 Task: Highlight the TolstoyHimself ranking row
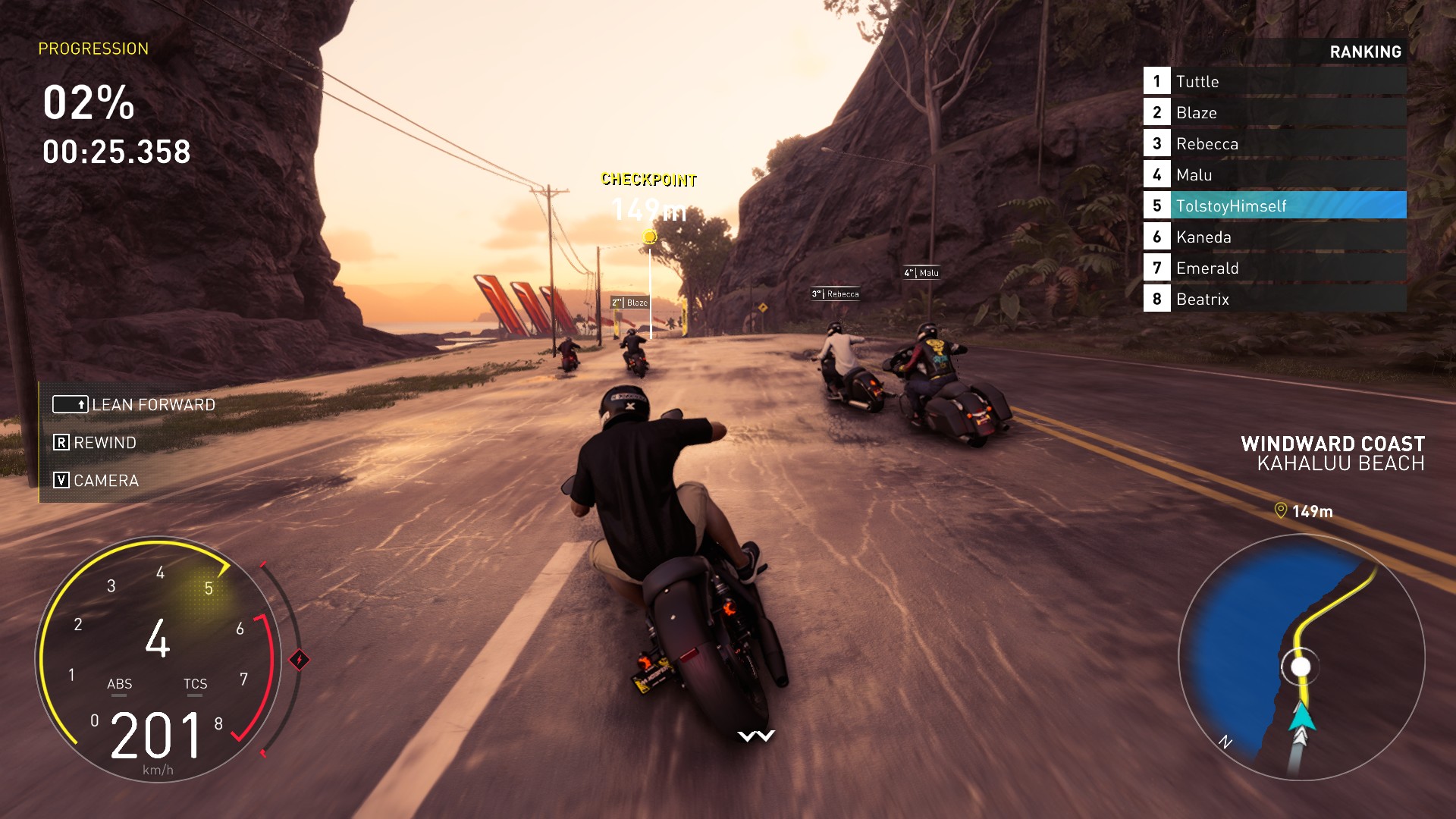click(1274, 206)
